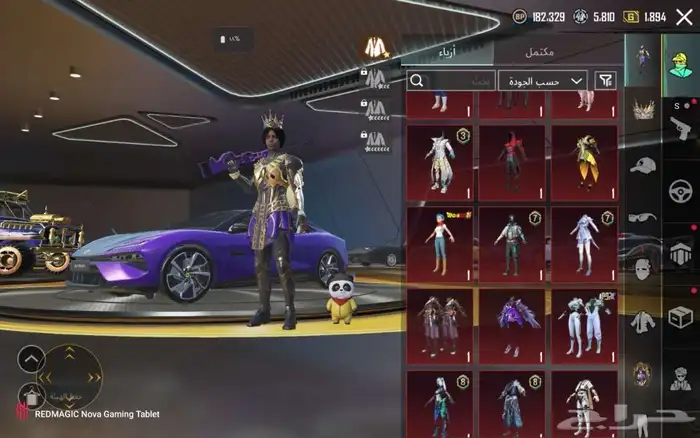Image resolution: width=700 pixels, height=438 pixels.
Task: Select the unlocked white suit outfit preset
Action: 376,47
